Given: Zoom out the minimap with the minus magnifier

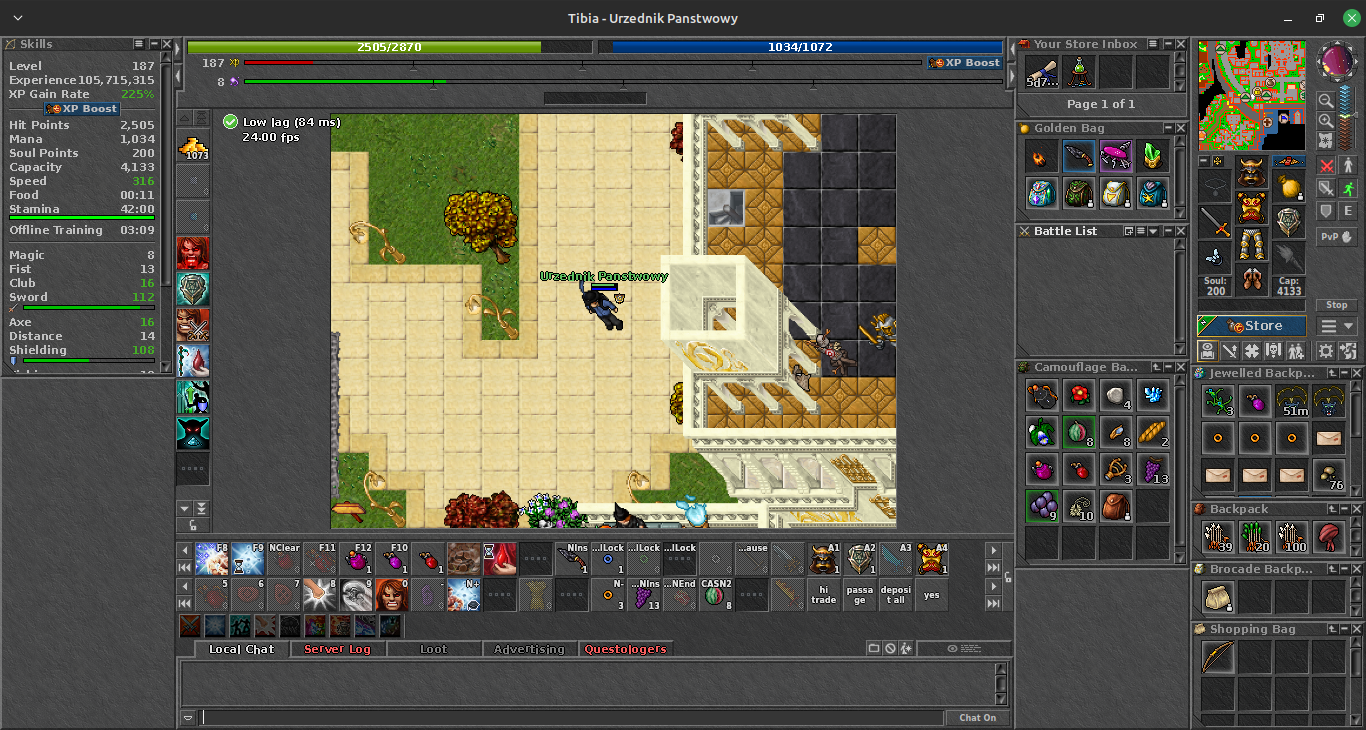Looking at the screenshot, I should (1326, 101).
